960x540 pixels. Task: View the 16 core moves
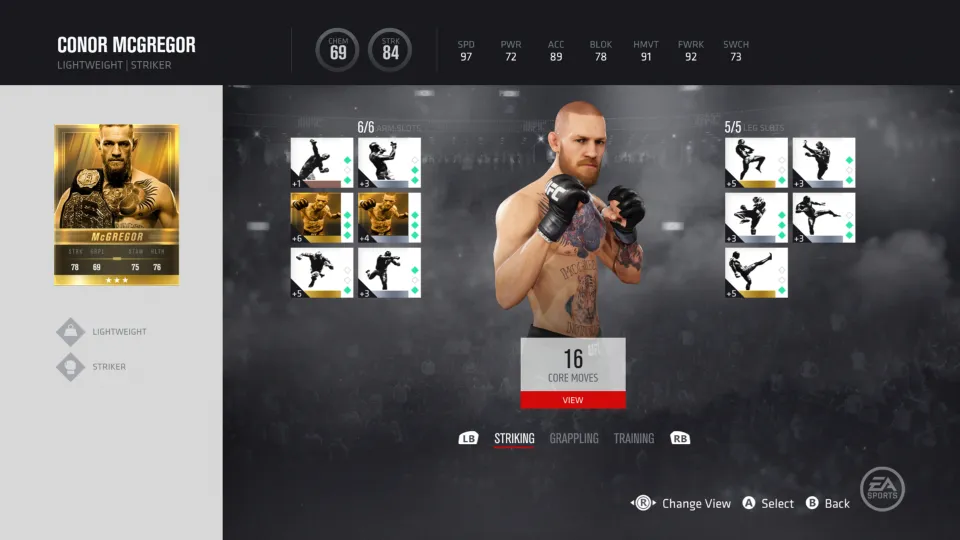pos(572,400)
